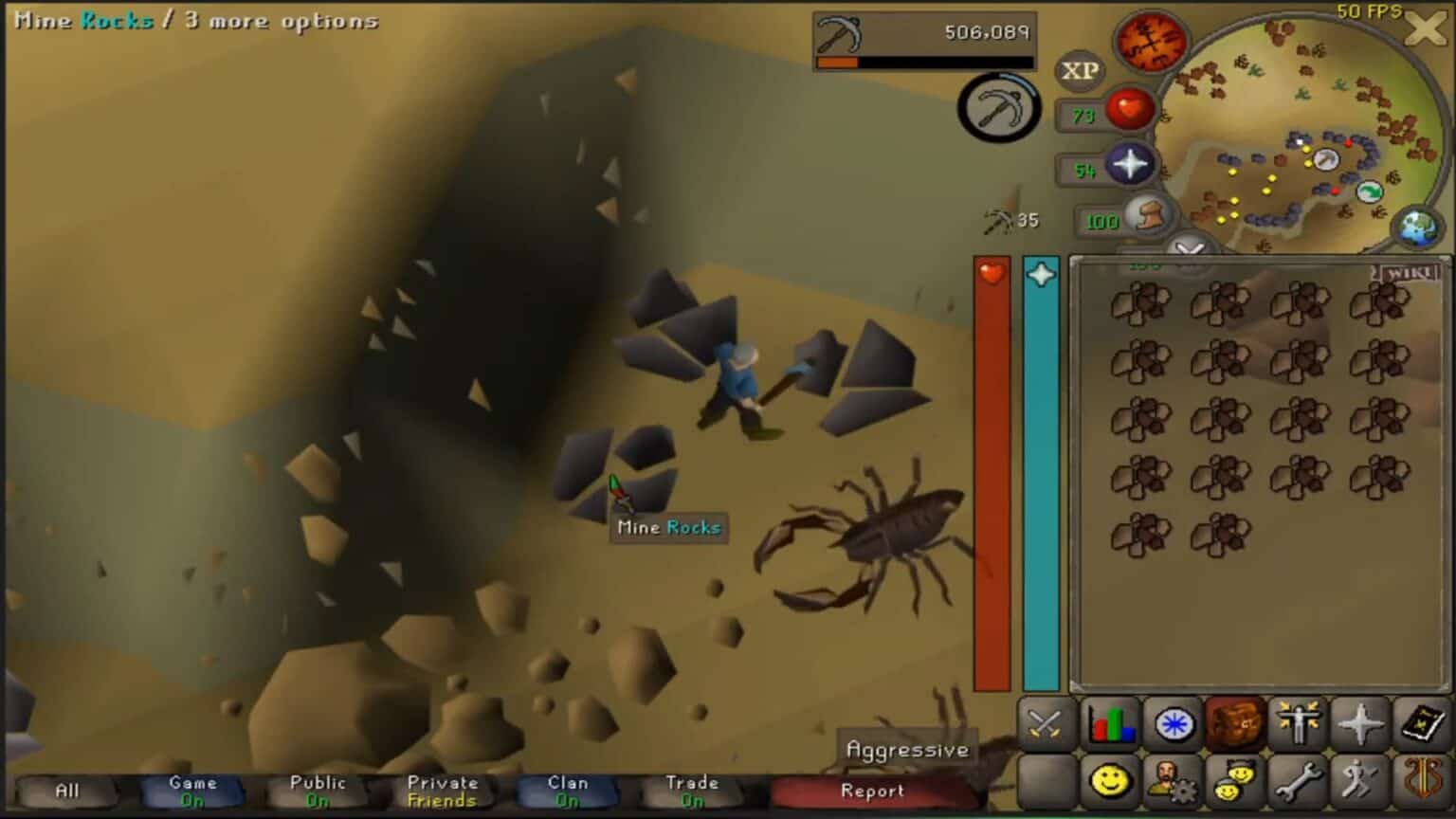The image size is (1456, 819).
Task: Open the Quest List tab
Action: pyautogui.click(x=1174, y=725)
